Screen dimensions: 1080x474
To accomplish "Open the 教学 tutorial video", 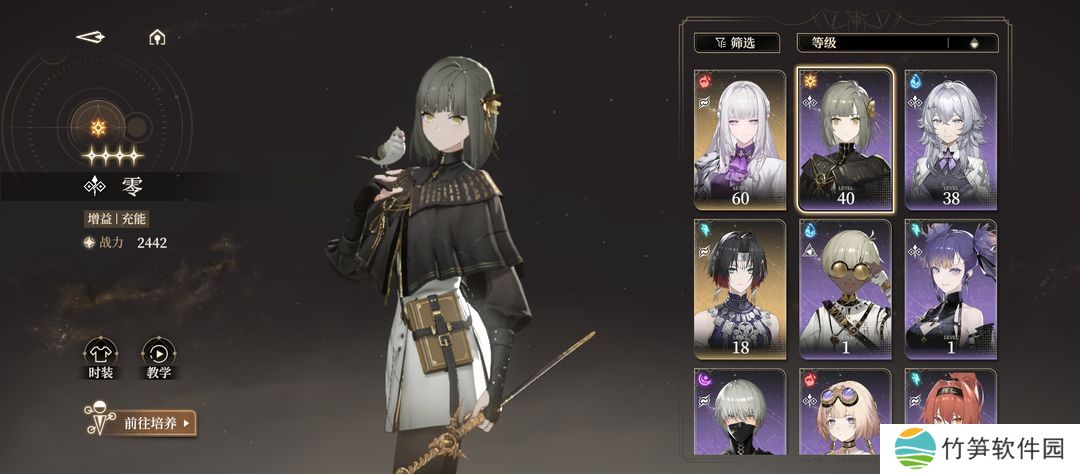I will [158, 357].
